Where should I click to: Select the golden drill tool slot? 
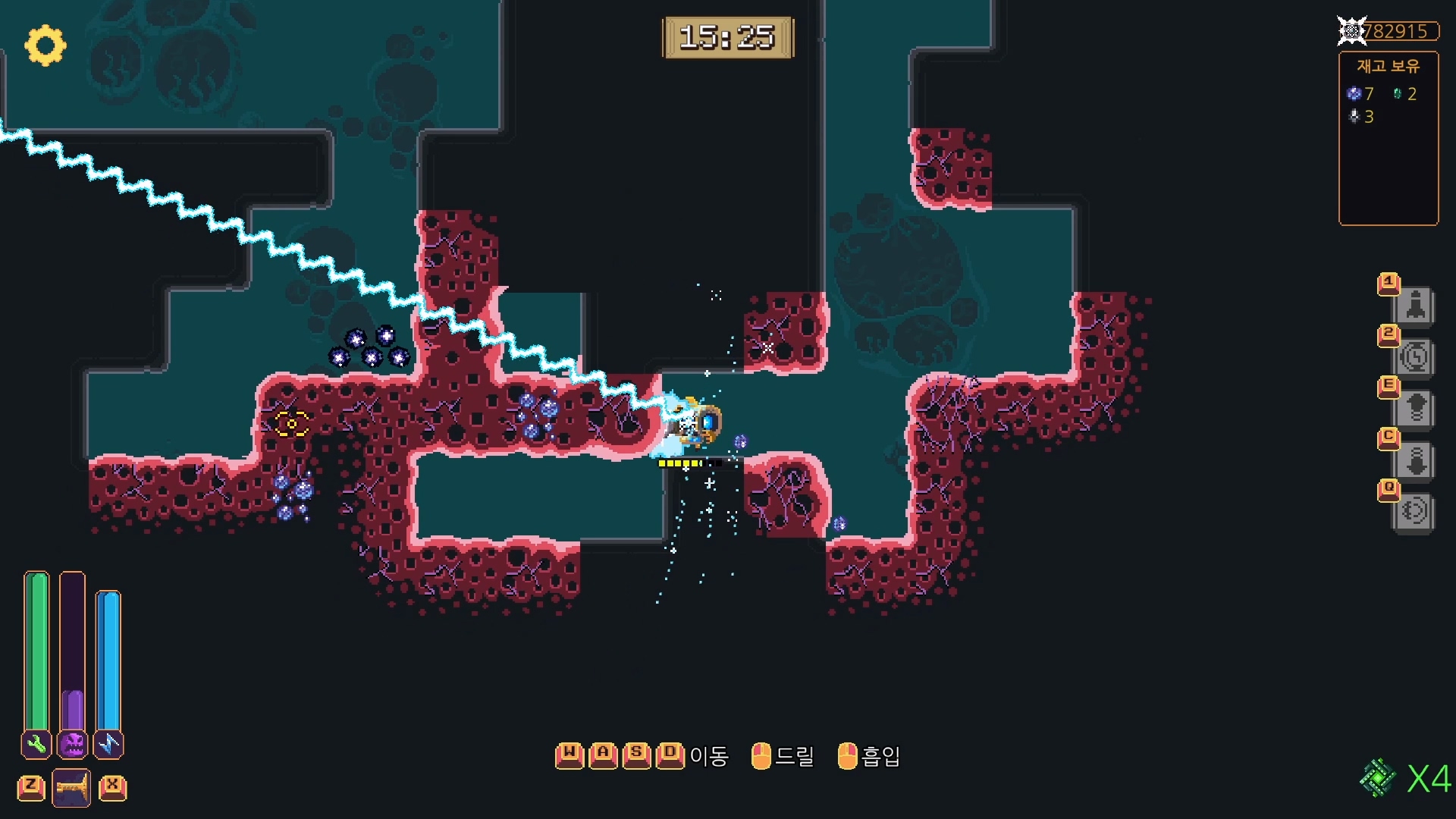coord(72,788)
